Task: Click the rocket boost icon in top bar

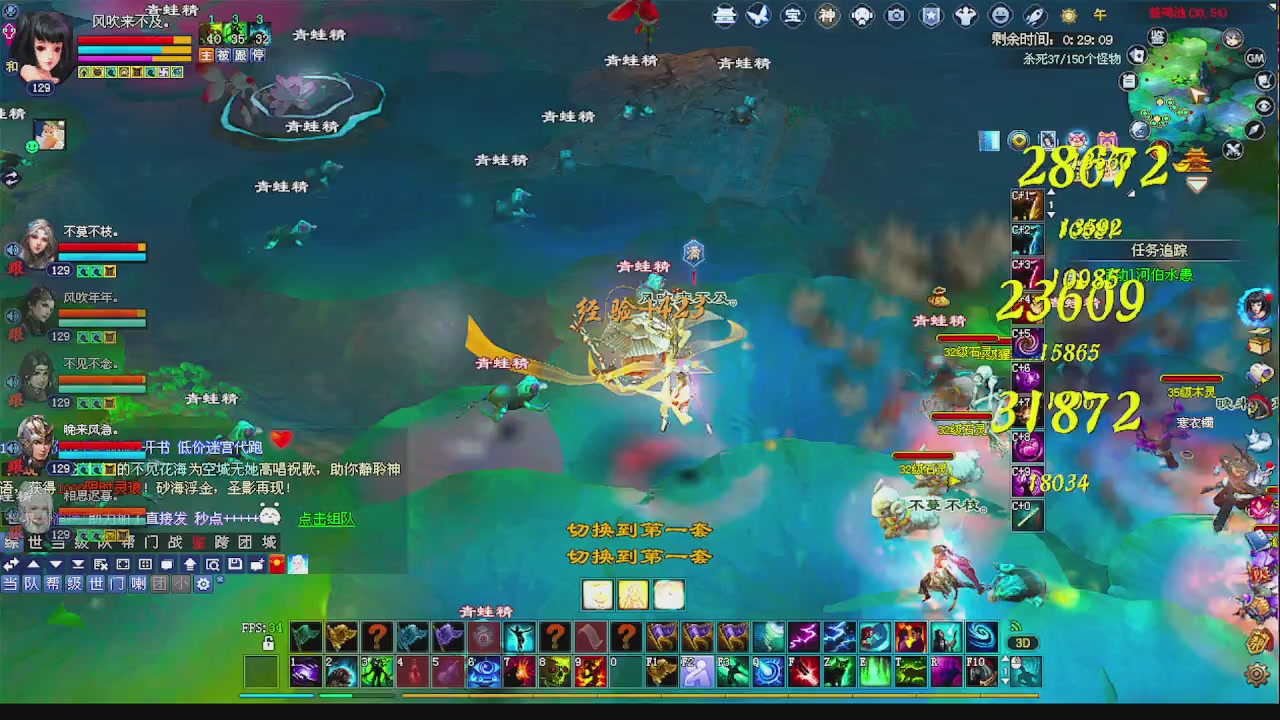Action: pos(1033,16)
